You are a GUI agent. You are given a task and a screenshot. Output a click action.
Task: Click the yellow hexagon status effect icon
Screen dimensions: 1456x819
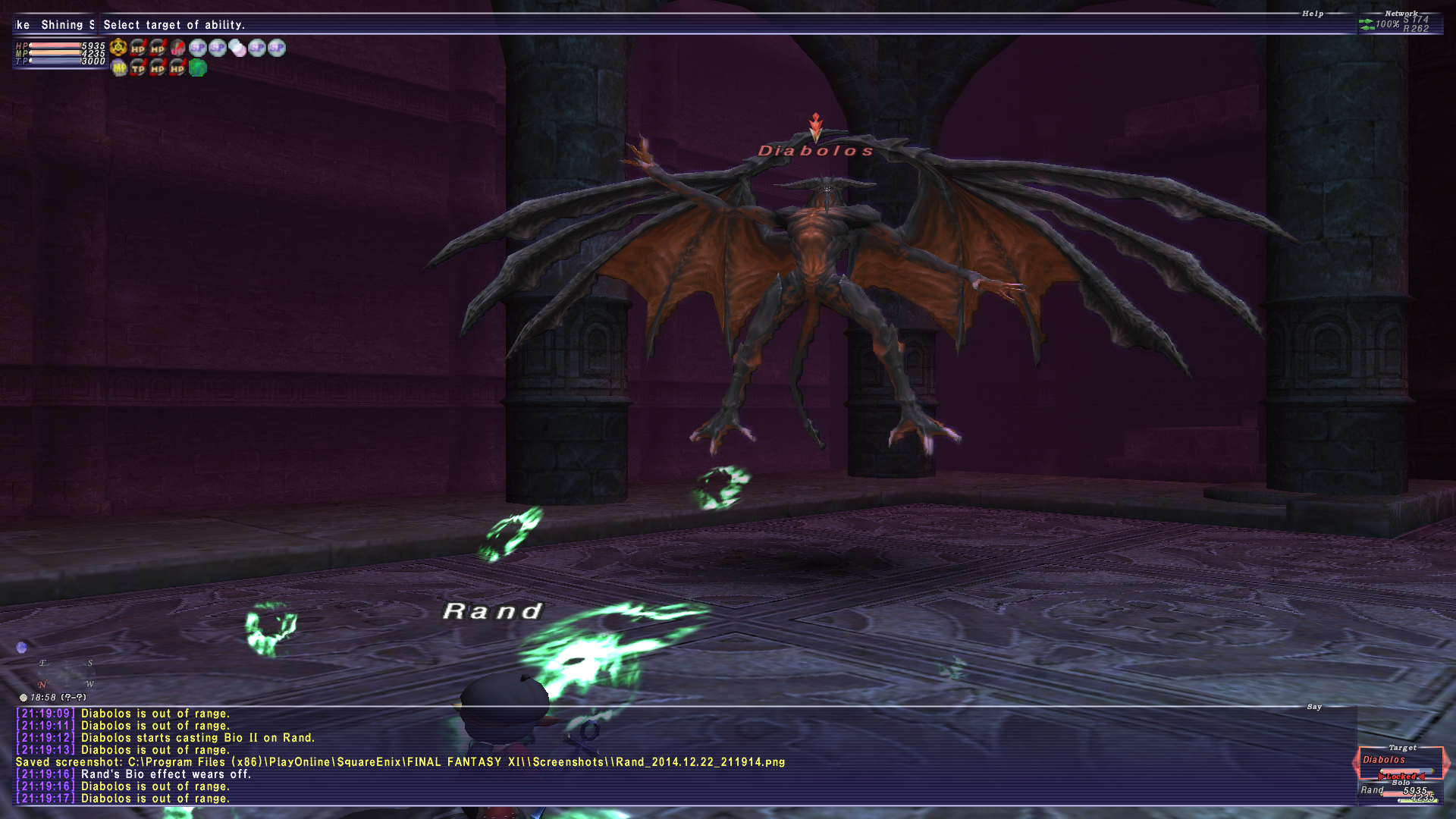(x=118, y=48)
